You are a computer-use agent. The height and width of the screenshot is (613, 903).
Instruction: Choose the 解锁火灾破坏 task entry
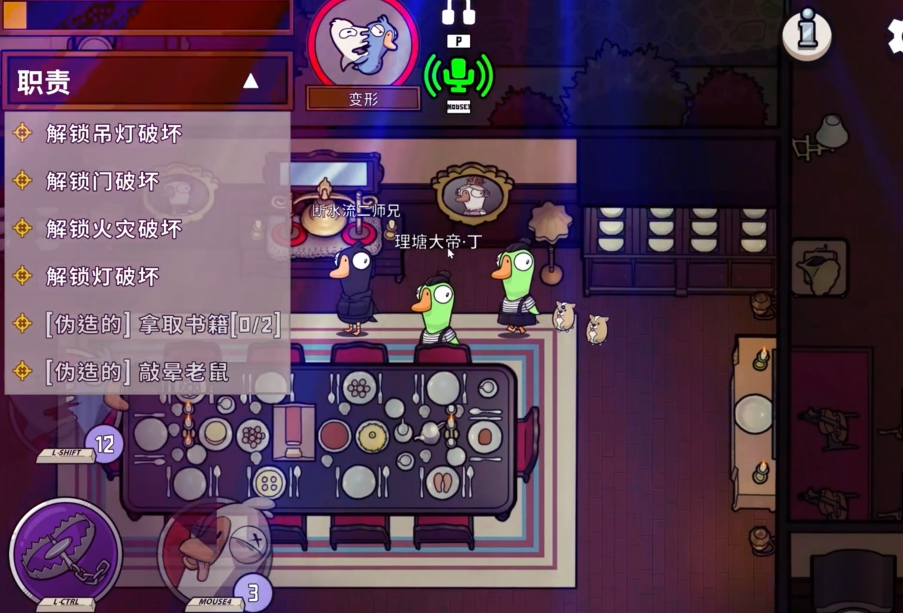pos(113,229)
